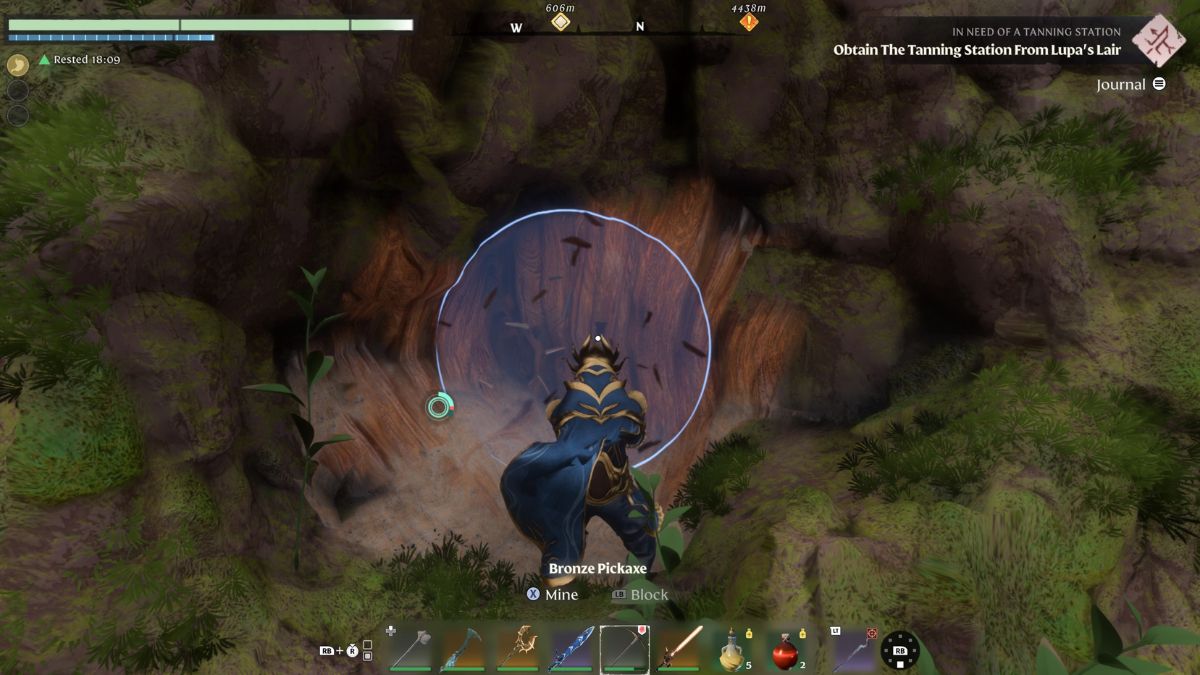
Task: Select the orange alert compass marker at 4438m
Action: point(748,21)
